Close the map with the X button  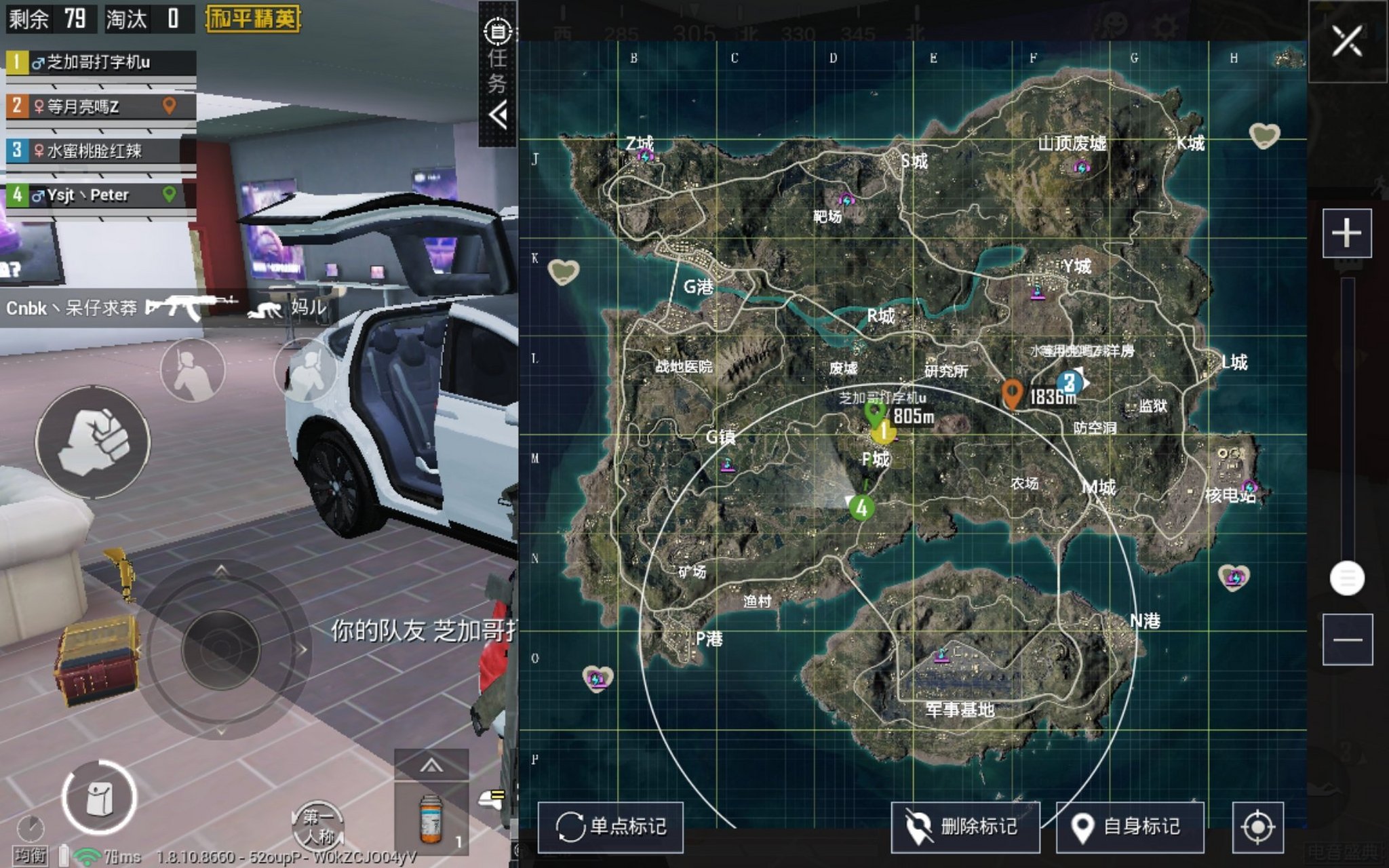(x=1346, y=41)
